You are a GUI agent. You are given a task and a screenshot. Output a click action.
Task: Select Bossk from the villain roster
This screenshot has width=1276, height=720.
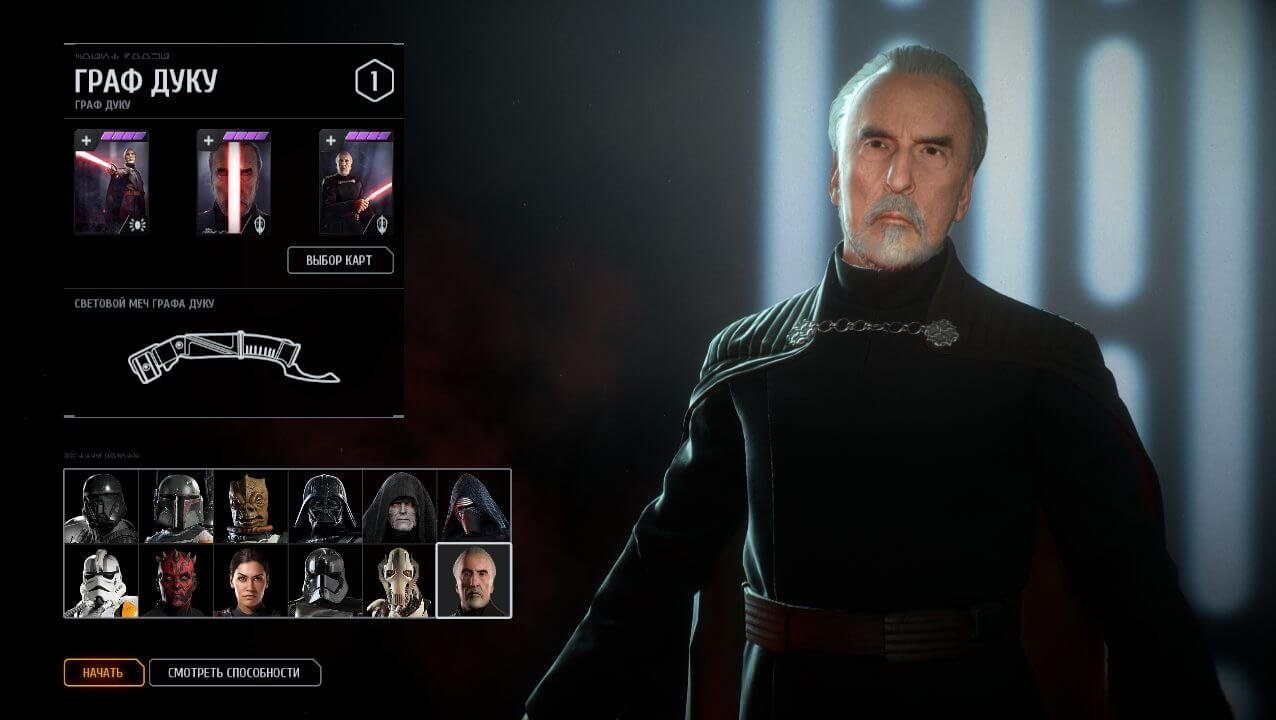[x=250, y=507]
